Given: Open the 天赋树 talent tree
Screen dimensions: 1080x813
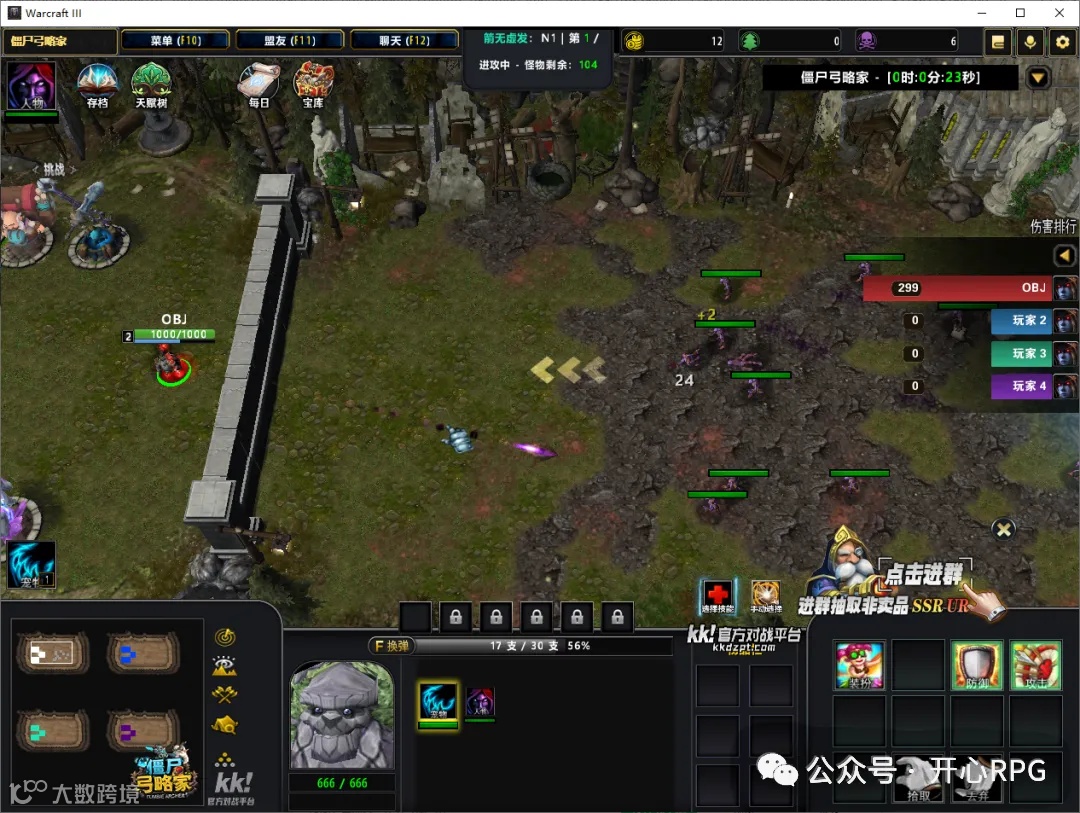Looking at the screenshot, I should pyautogui.click(x=151, y=85).
